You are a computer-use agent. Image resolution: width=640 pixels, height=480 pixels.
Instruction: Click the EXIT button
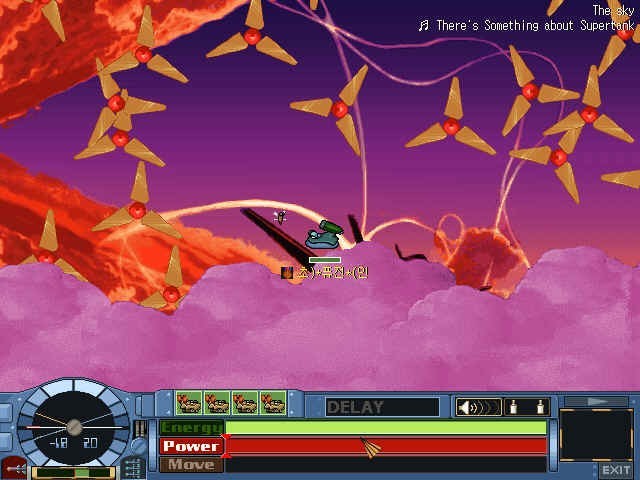click(x=616, y=470)
